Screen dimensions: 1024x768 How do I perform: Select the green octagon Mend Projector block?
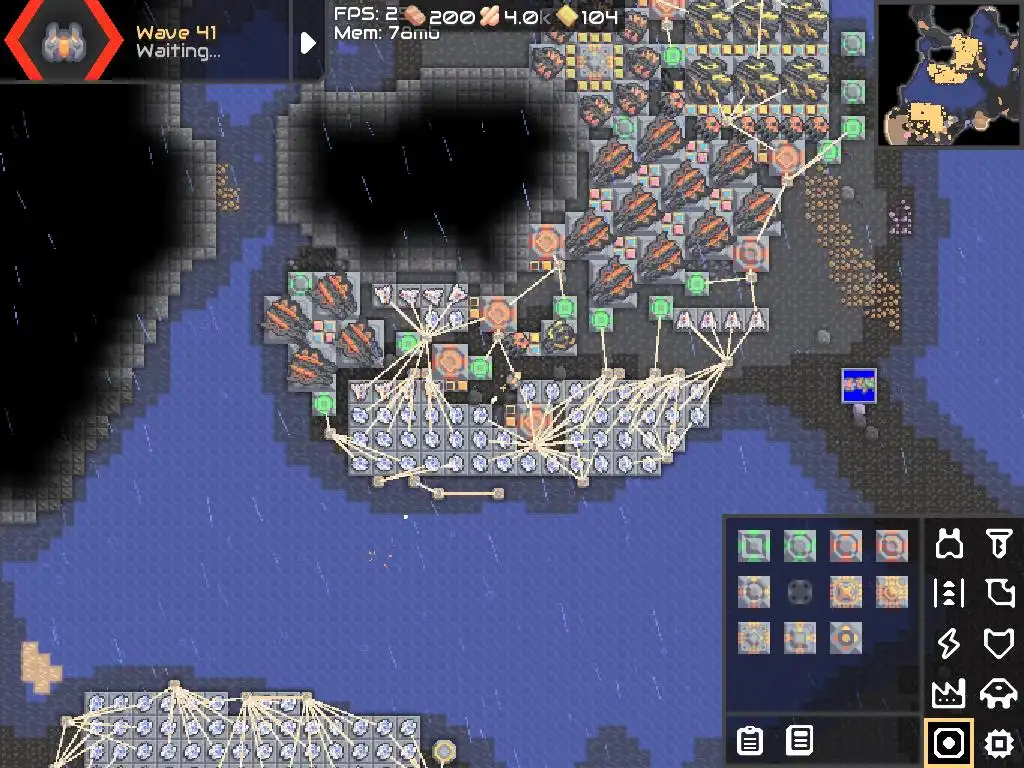799,546
